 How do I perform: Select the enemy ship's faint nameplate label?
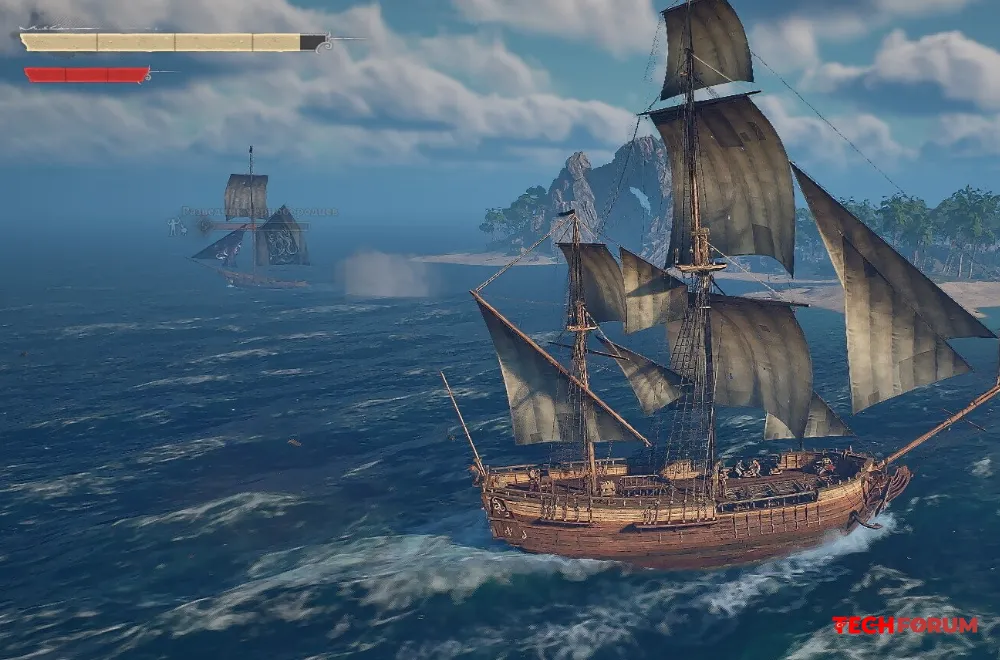[x=258, y=212]
